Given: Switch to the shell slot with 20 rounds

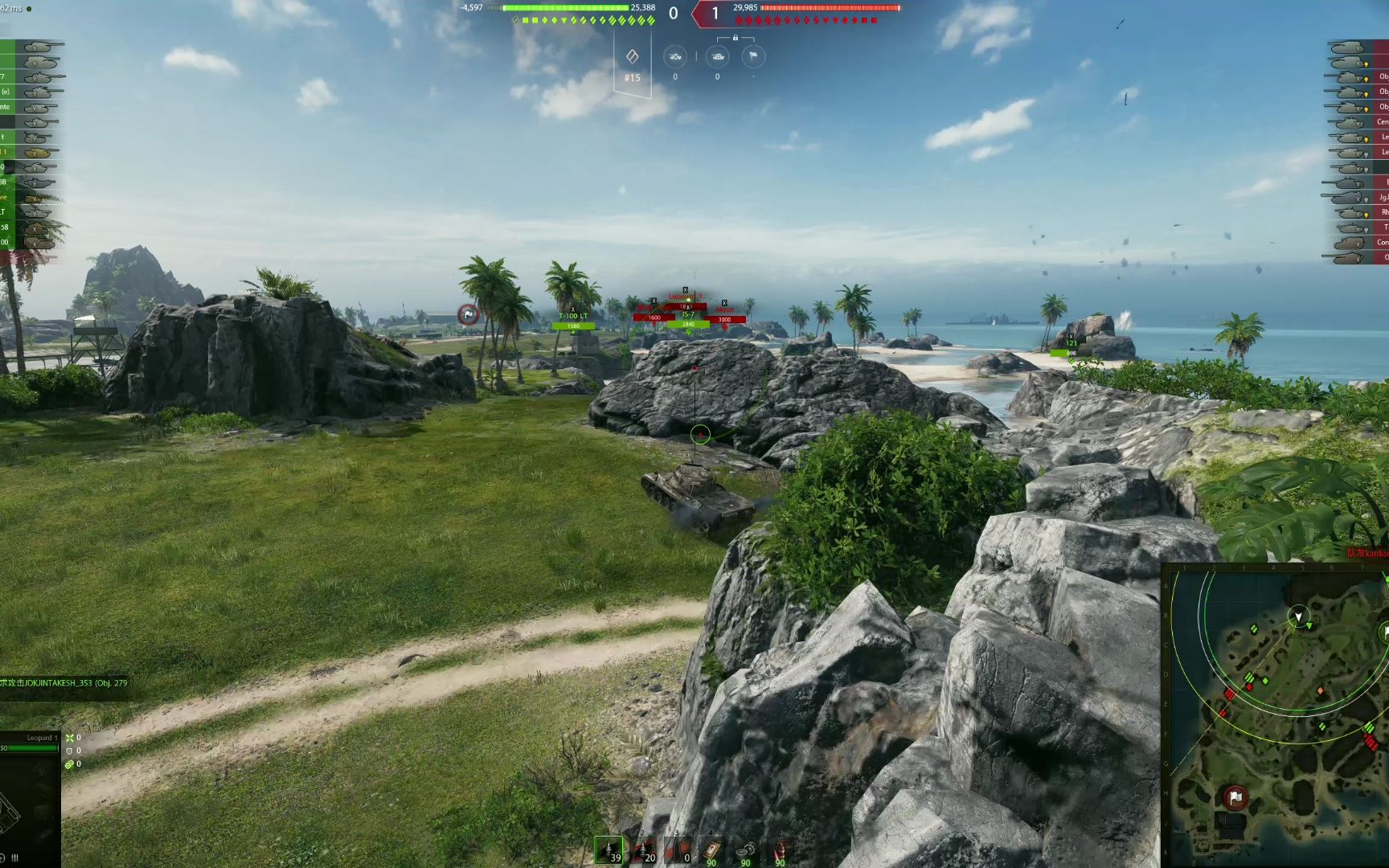Looking at the screenshot, I should [x=643, y=850].
